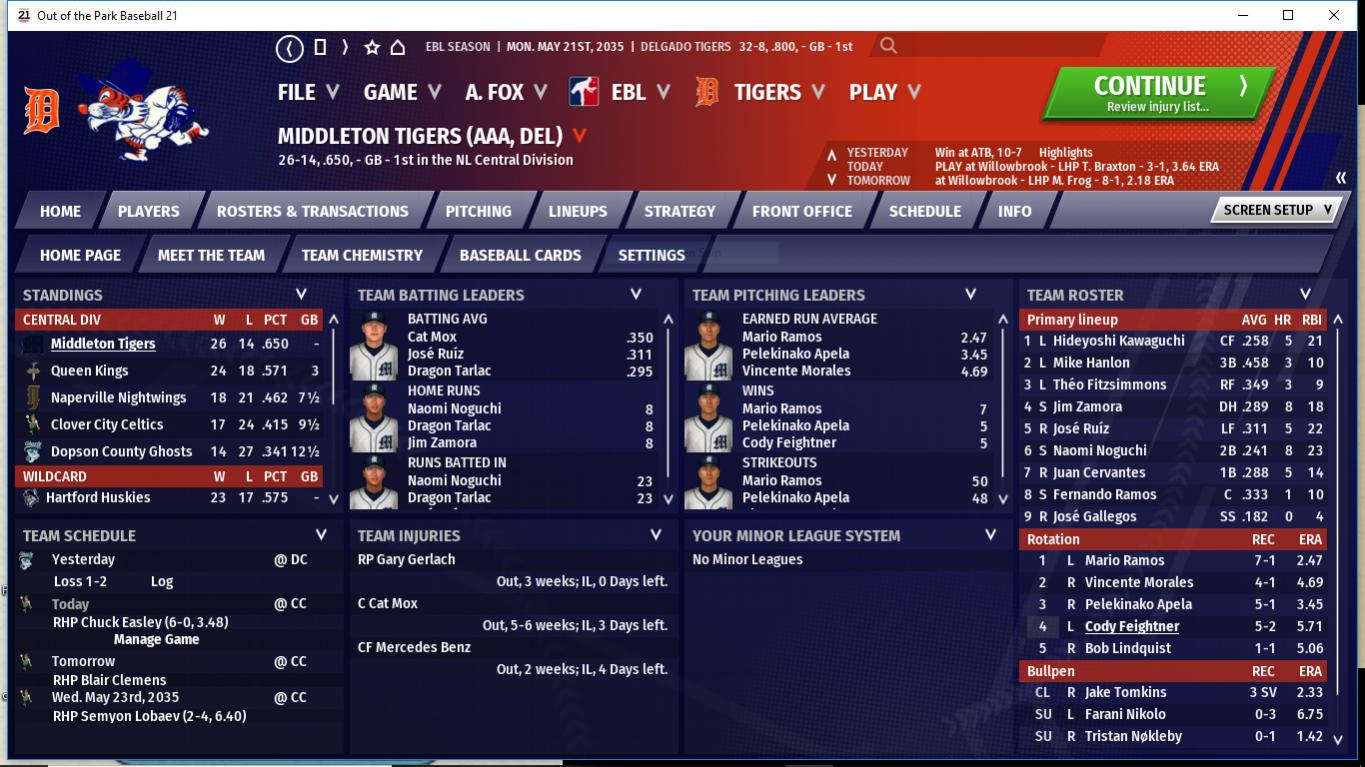Open the Front Office tab
This screenshot has width=1365, height=767.
click(x=802, y=211)
